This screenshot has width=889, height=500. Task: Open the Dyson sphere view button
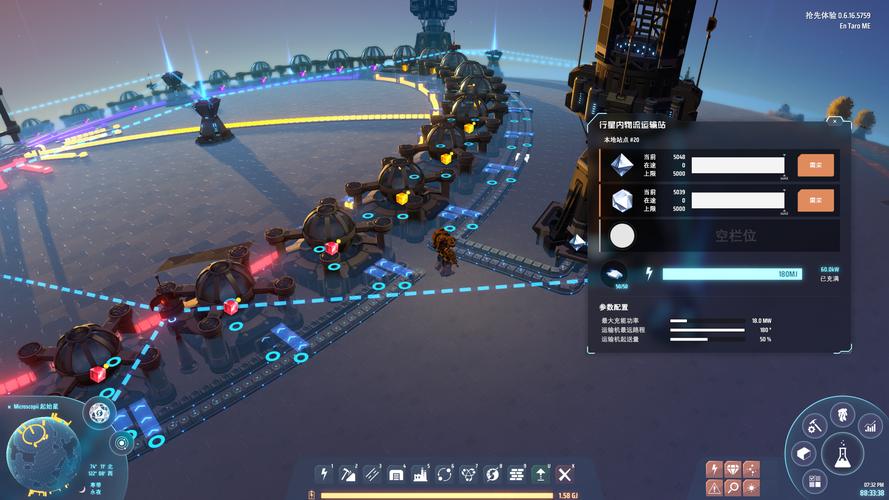pyautogui.click(x=99, y=412)
